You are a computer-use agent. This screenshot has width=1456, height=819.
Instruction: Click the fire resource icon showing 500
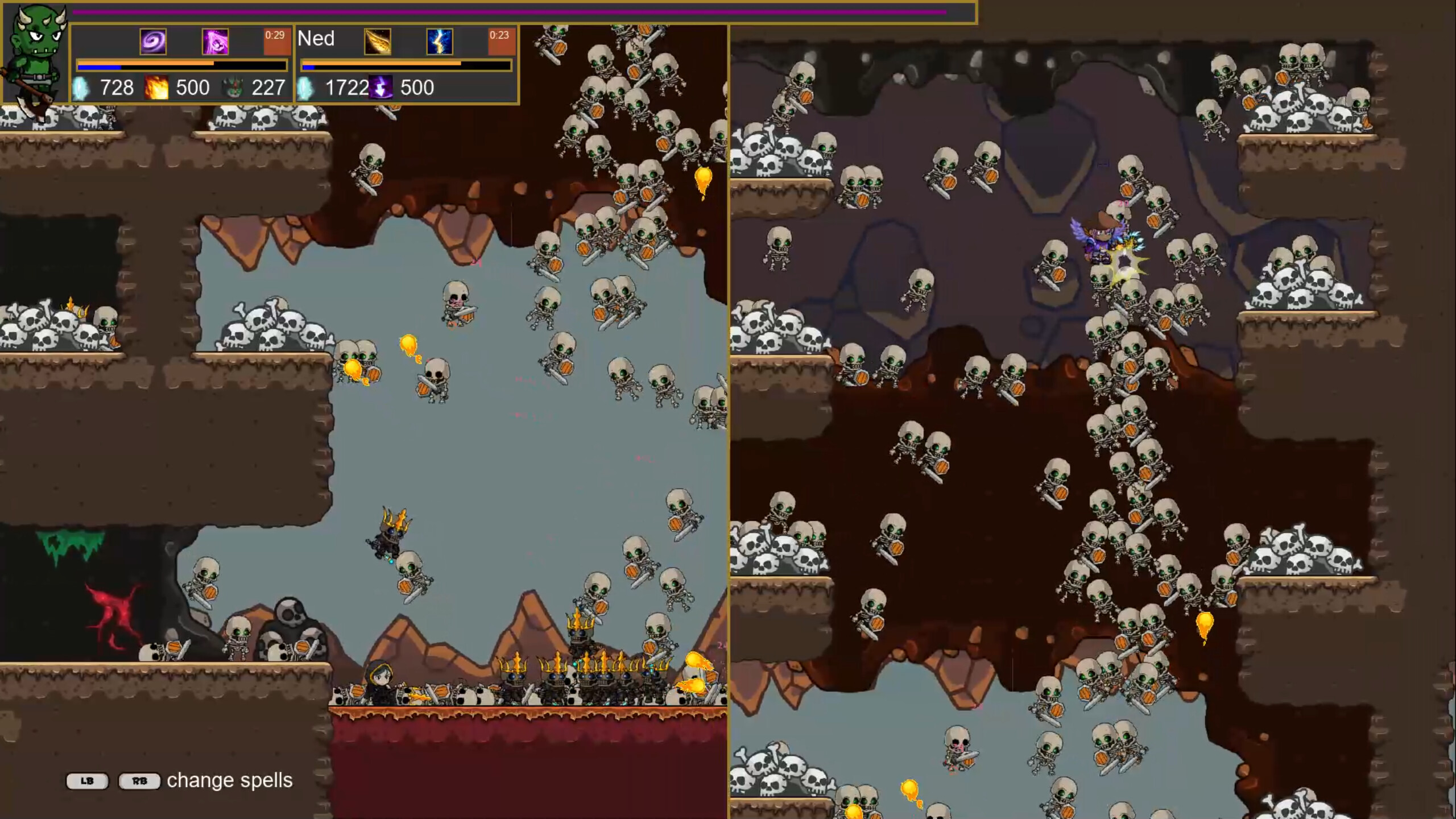(158, 88)
